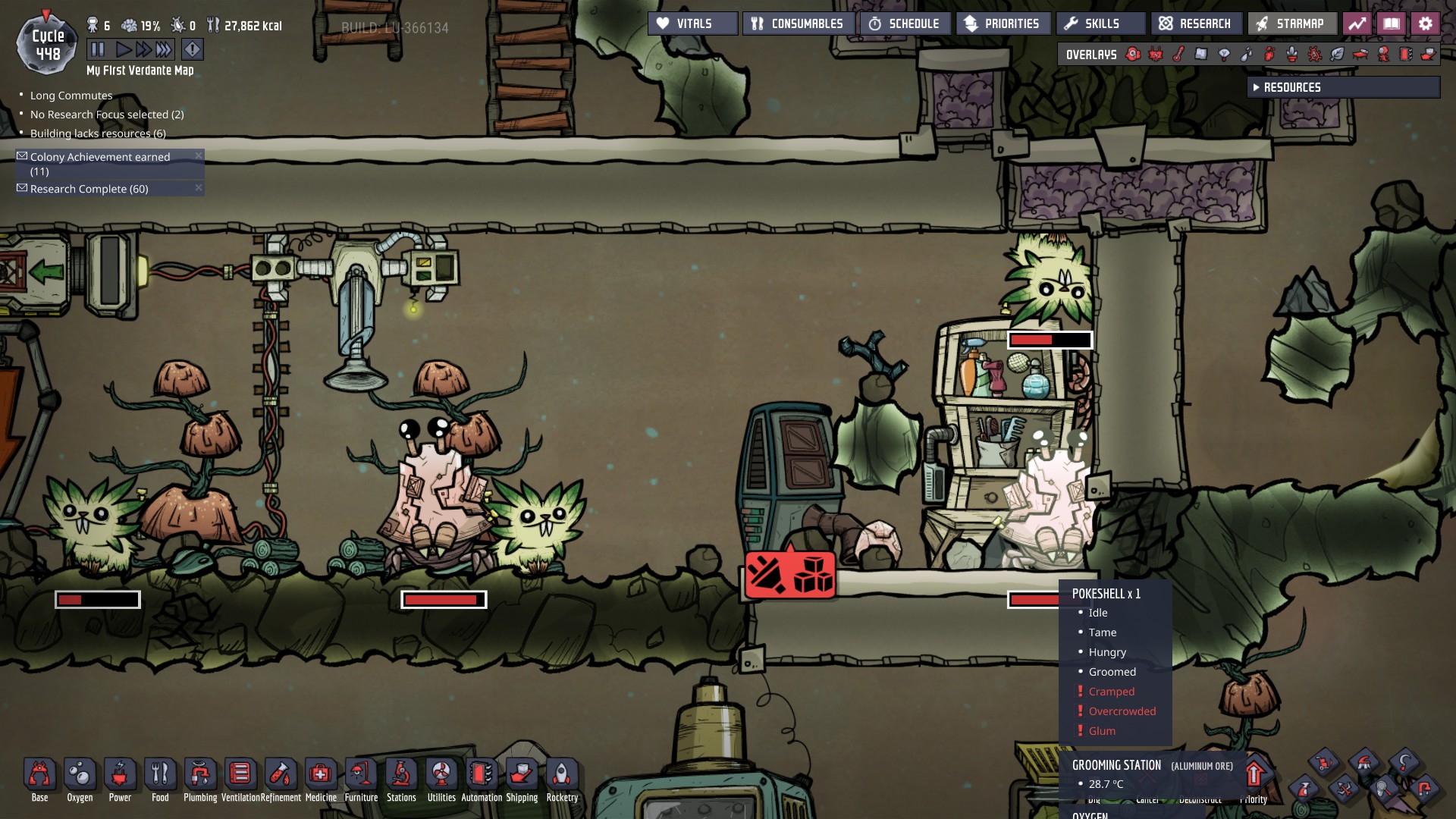Choose the Rocketry build category
The width and height of the screenshot is (1456, 819).
[562, 780]
